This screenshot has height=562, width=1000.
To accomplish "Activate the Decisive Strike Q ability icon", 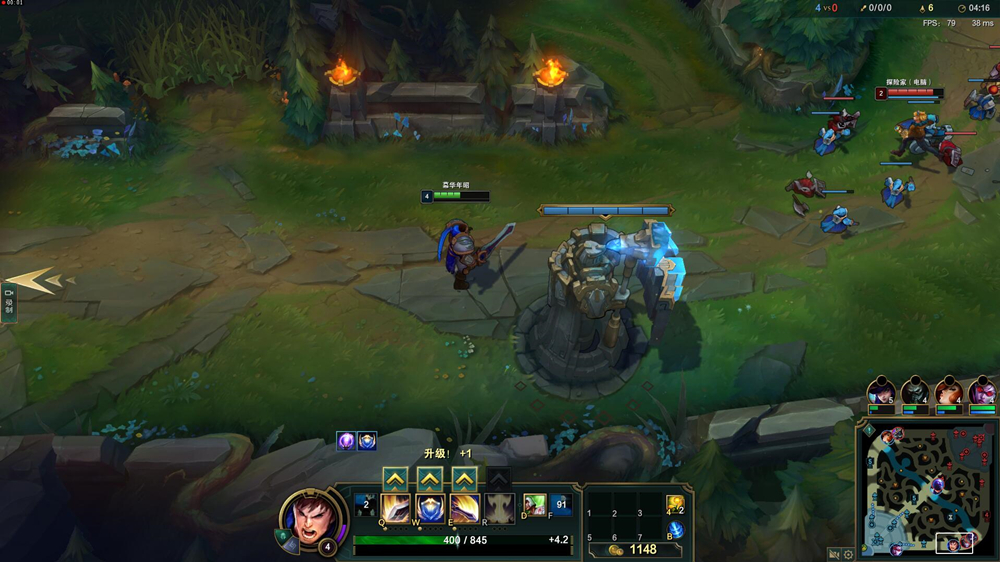I will click(395, 508).
